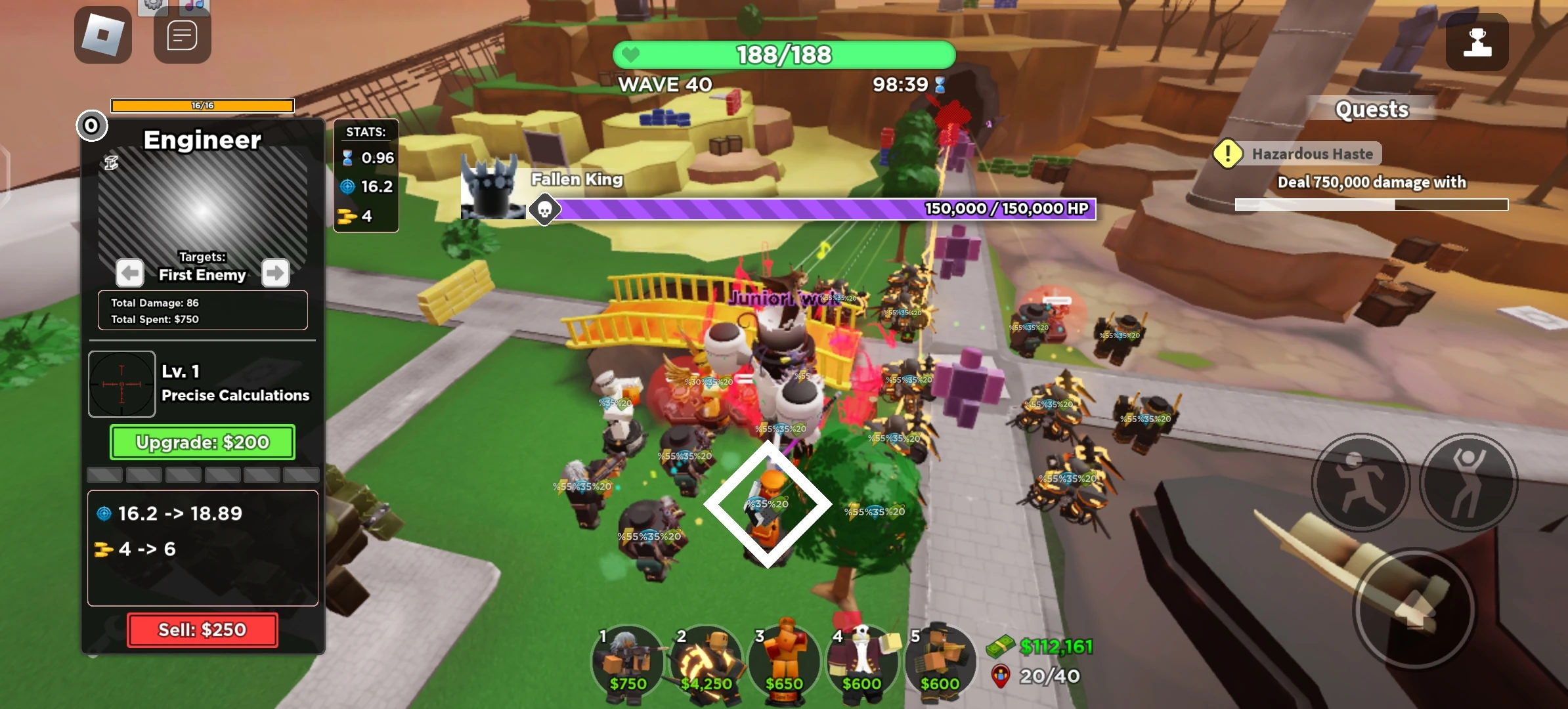Open the Engineer ability slot row
Screen dimensions: 1568x709
[202, 474]
